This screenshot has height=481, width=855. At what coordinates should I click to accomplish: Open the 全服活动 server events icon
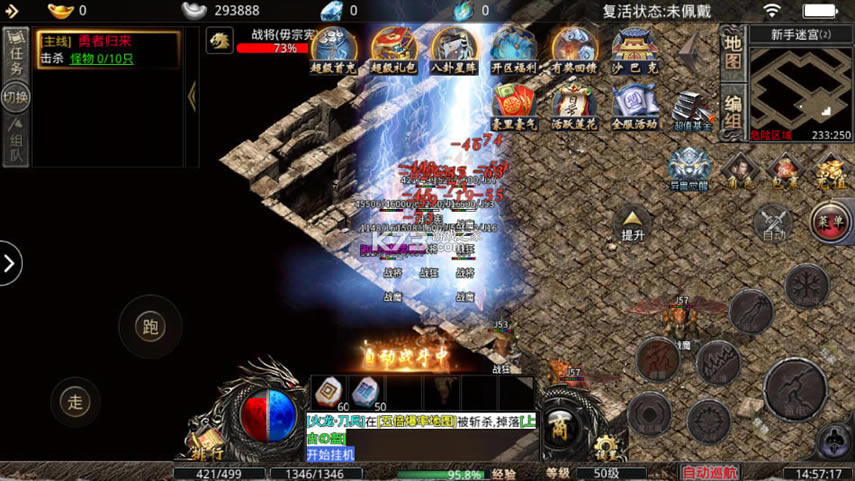pos(634,107)
